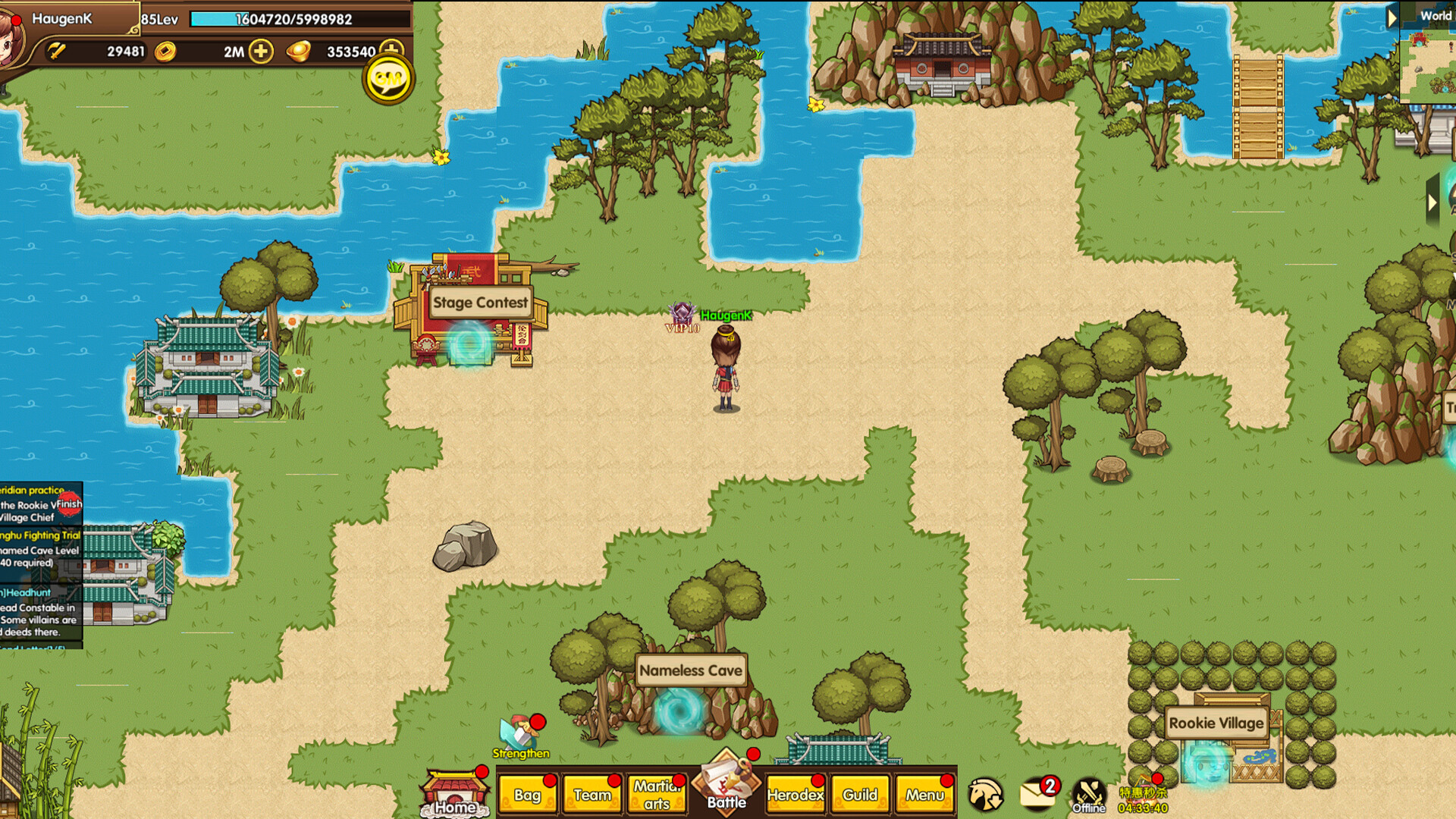Screen dimensions: 1456x819
Task: Open the mailbox with 2 unread messages
Action: pyautogui.click(x=1040, y=792)
